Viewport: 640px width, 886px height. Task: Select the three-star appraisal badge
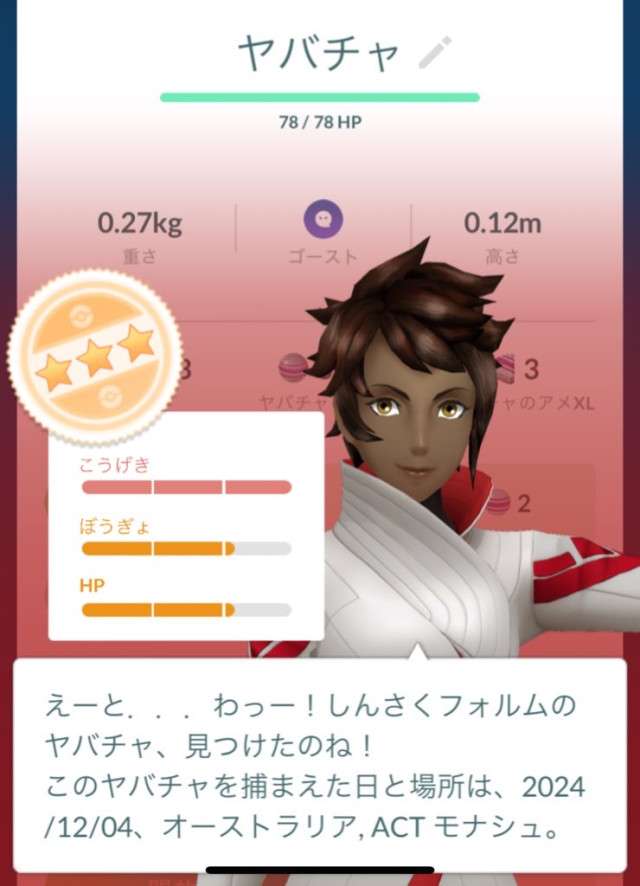tap(95, 356)
